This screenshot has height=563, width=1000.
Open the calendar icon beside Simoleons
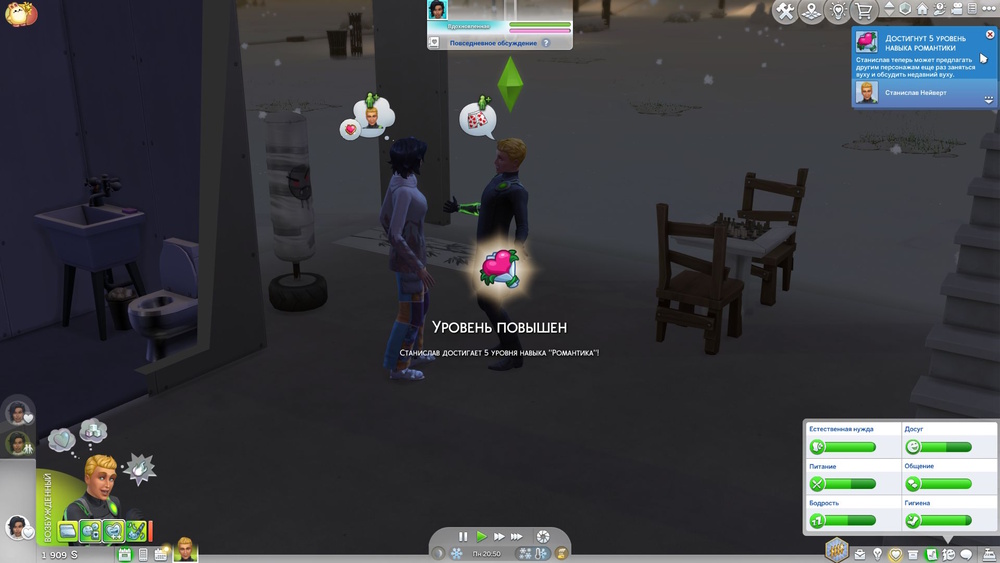tap(125, 553)
